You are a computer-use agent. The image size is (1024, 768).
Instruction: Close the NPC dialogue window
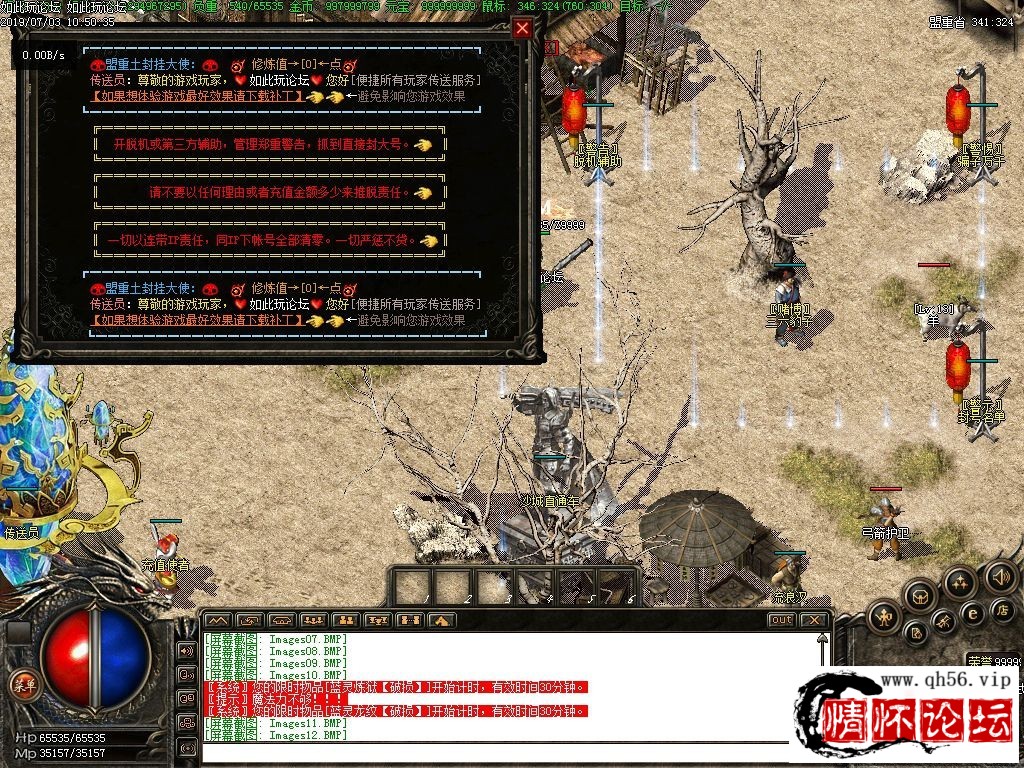(522, 29)
